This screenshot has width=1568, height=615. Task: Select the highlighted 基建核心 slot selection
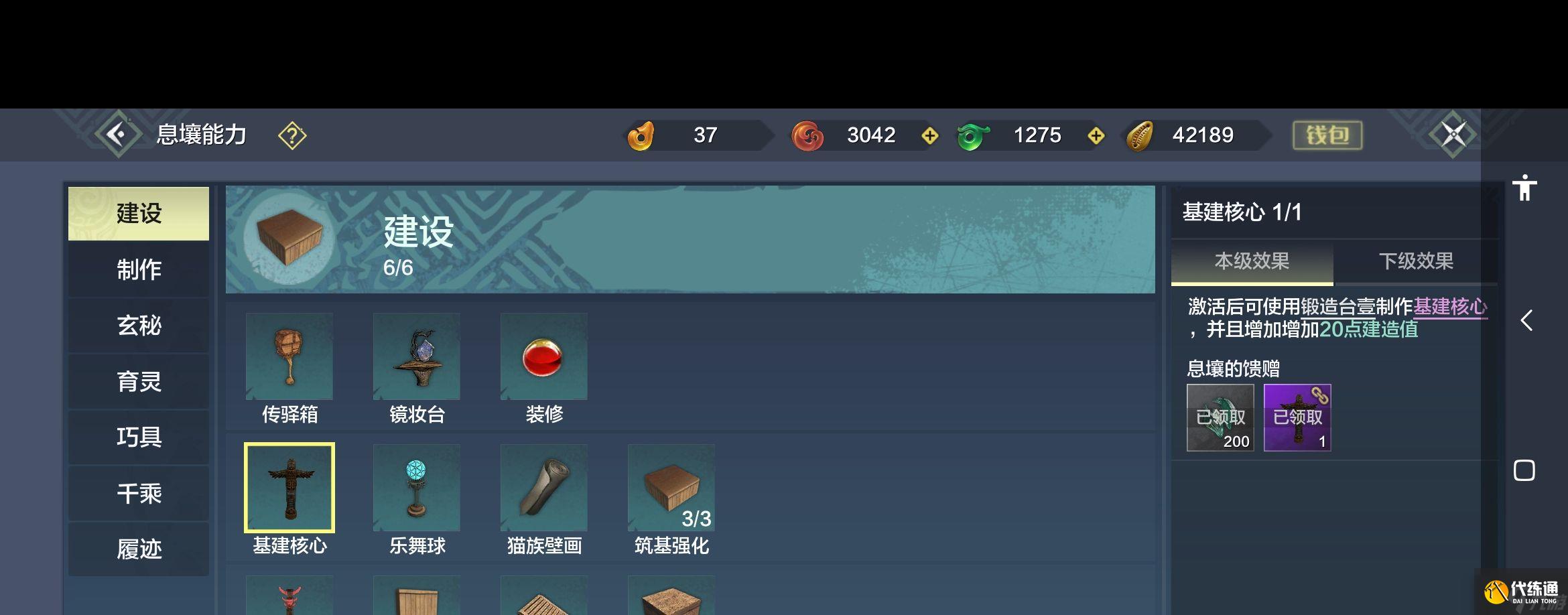pos(291,488)
